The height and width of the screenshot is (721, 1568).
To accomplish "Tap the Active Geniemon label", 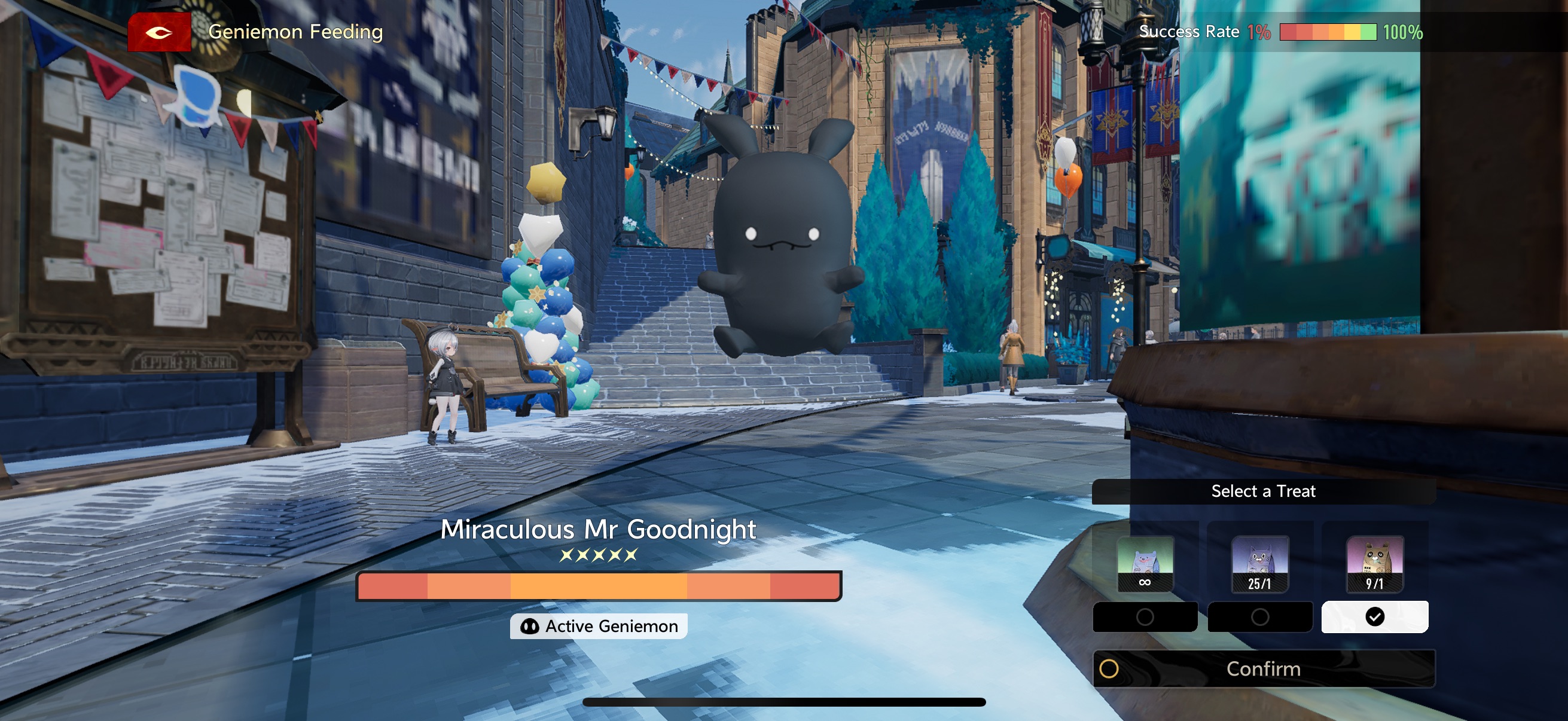I will 599,626.
